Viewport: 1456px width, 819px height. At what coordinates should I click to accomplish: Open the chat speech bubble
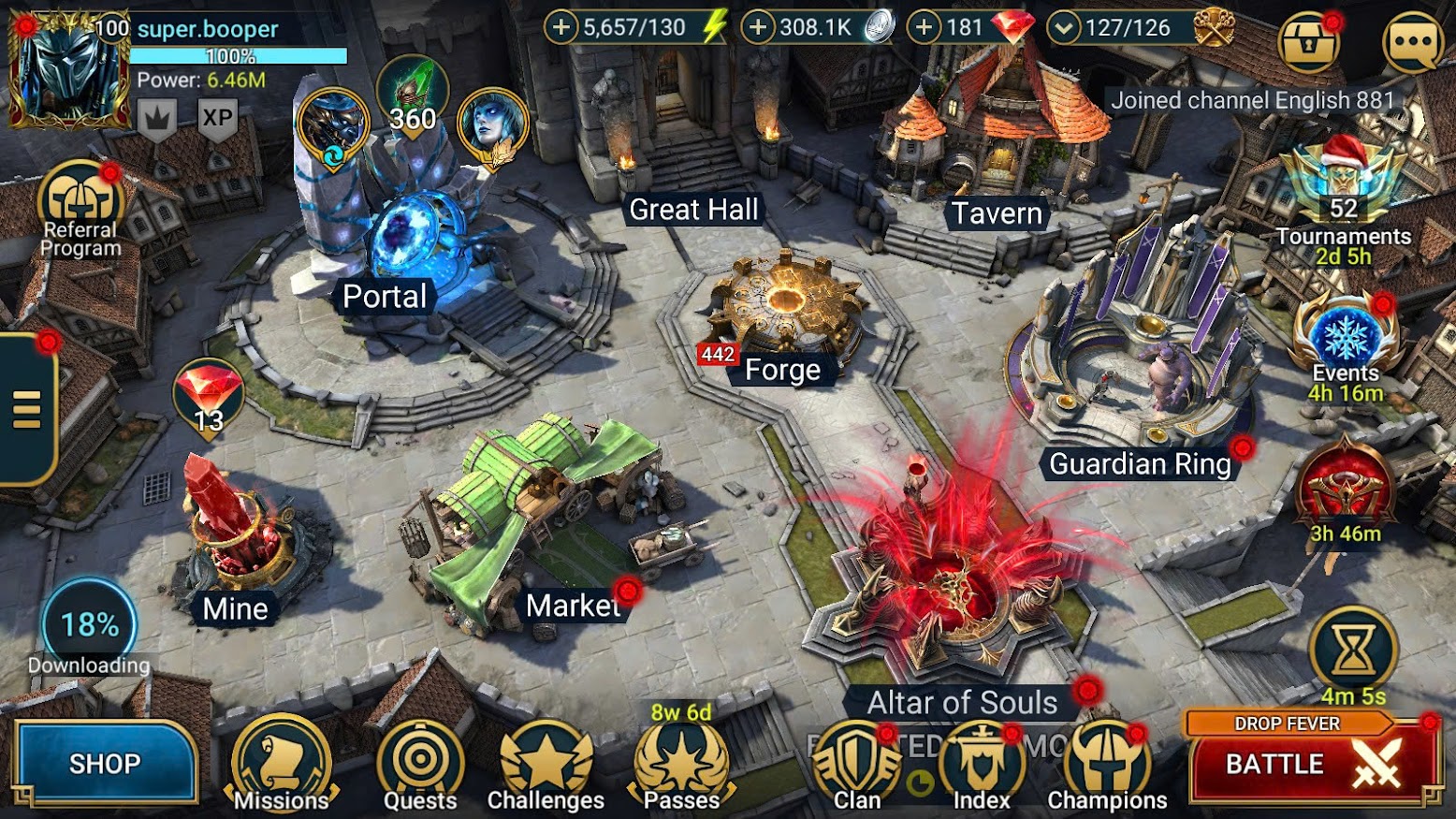tap(1413, 41)
